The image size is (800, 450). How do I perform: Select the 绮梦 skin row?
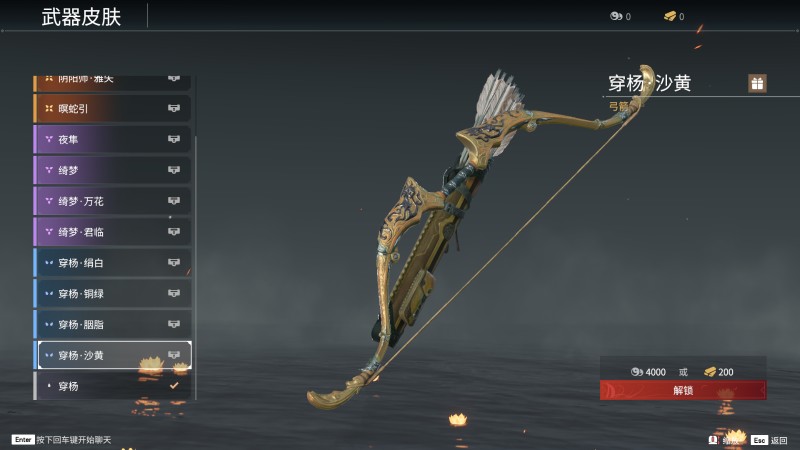[112, 170]
